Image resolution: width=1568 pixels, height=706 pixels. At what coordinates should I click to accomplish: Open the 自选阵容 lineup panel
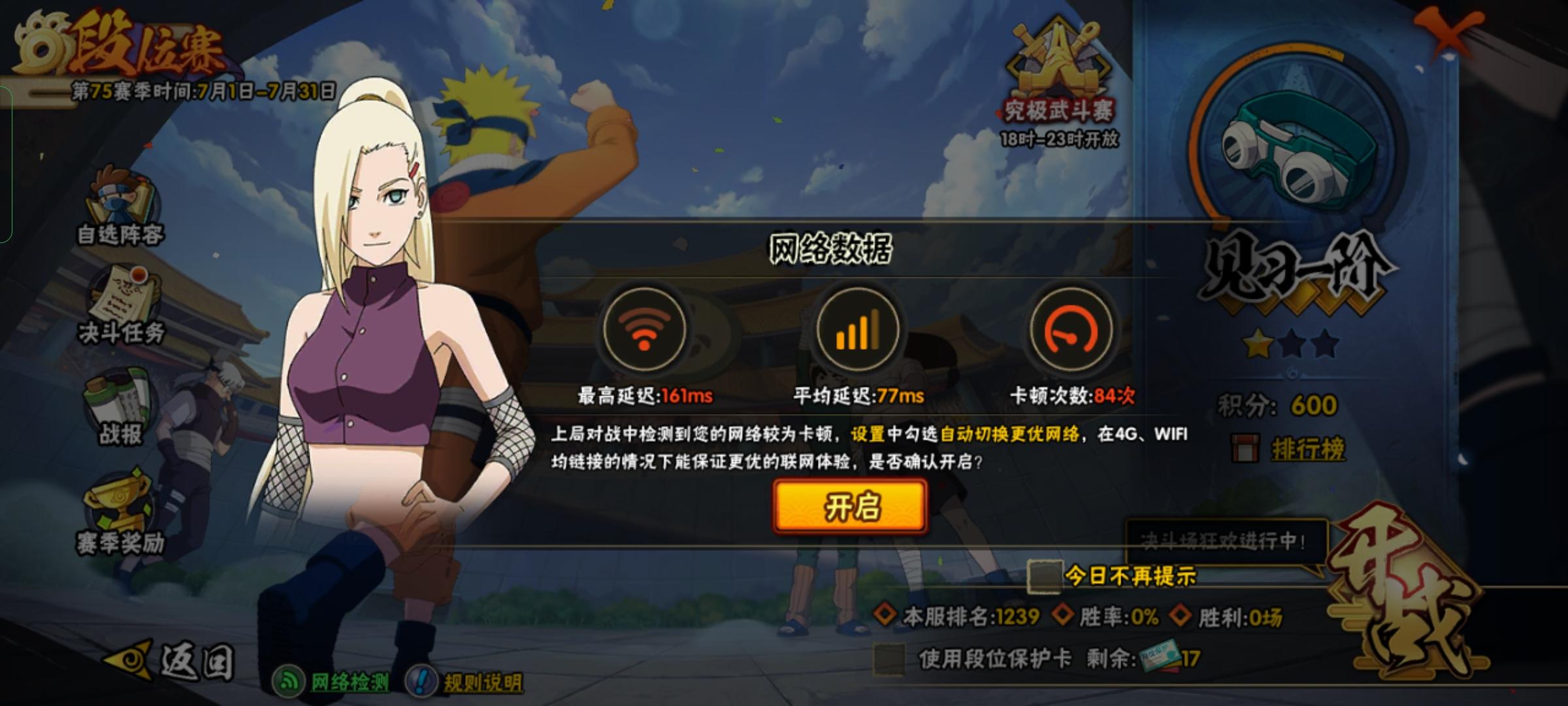coord(121,209)
